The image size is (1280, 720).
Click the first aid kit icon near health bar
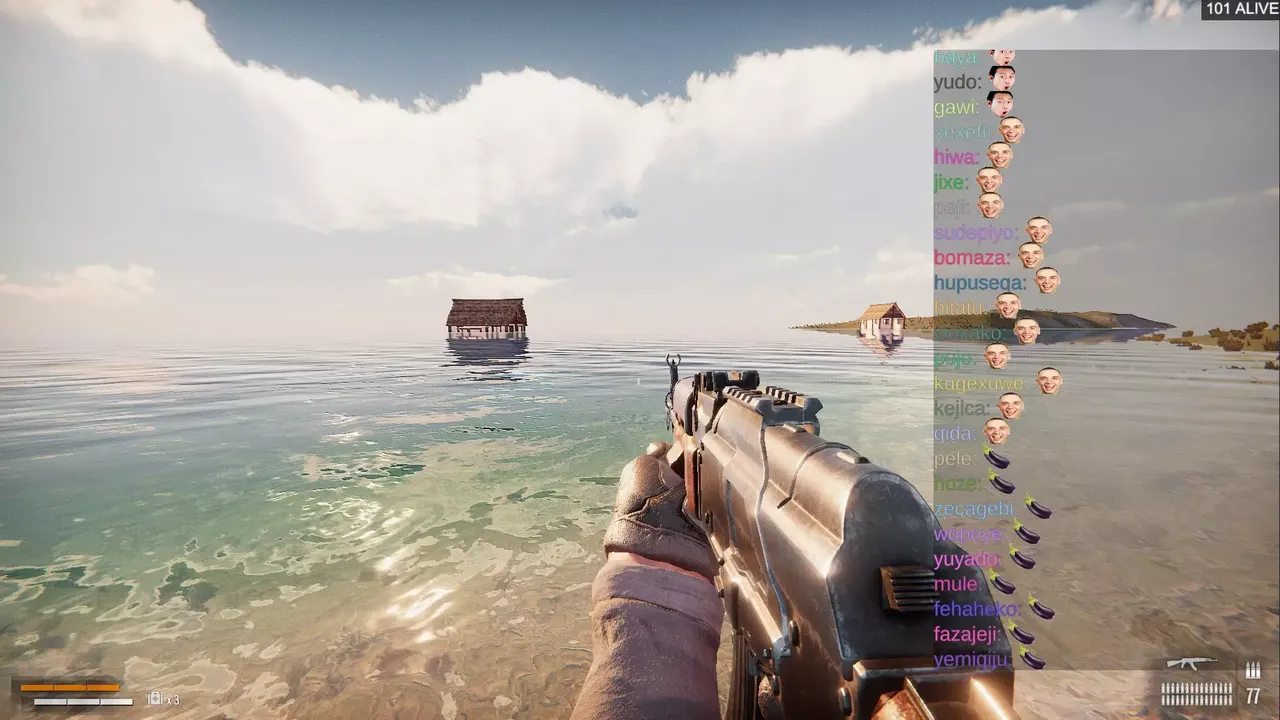click(x=156, y=699)
